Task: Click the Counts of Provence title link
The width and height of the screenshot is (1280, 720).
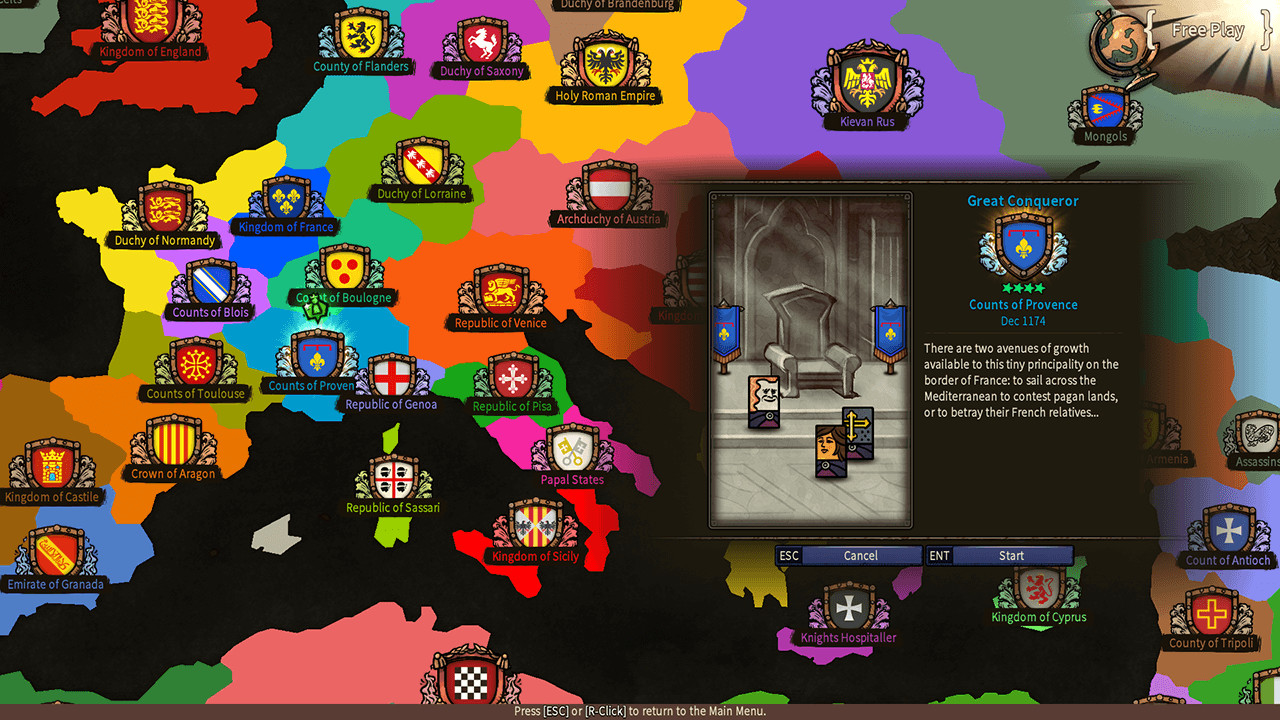Action: [x=1023, y=304]
